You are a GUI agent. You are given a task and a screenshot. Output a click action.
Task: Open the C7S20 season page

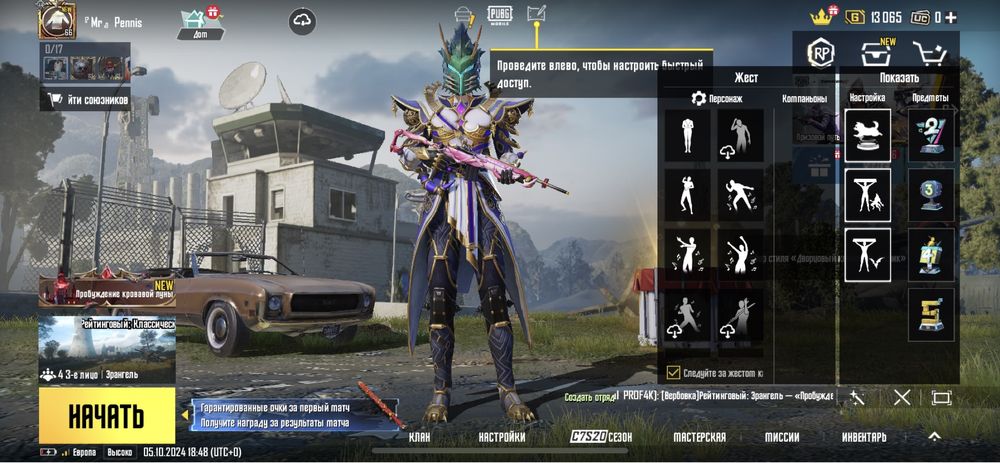pos(601,437)
